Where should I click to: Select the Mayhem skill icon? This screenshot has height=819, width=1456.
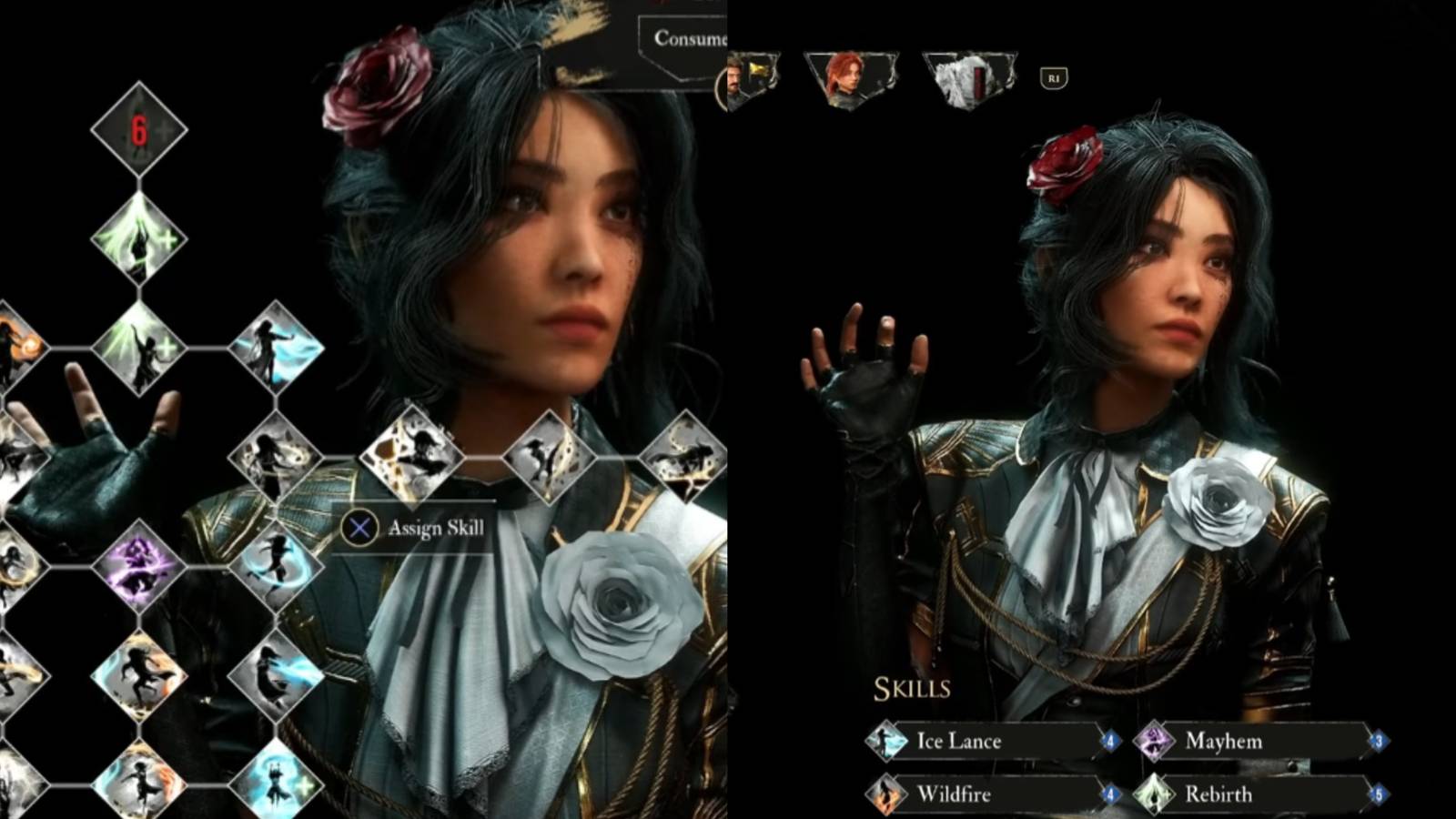tap(1154, 739)
